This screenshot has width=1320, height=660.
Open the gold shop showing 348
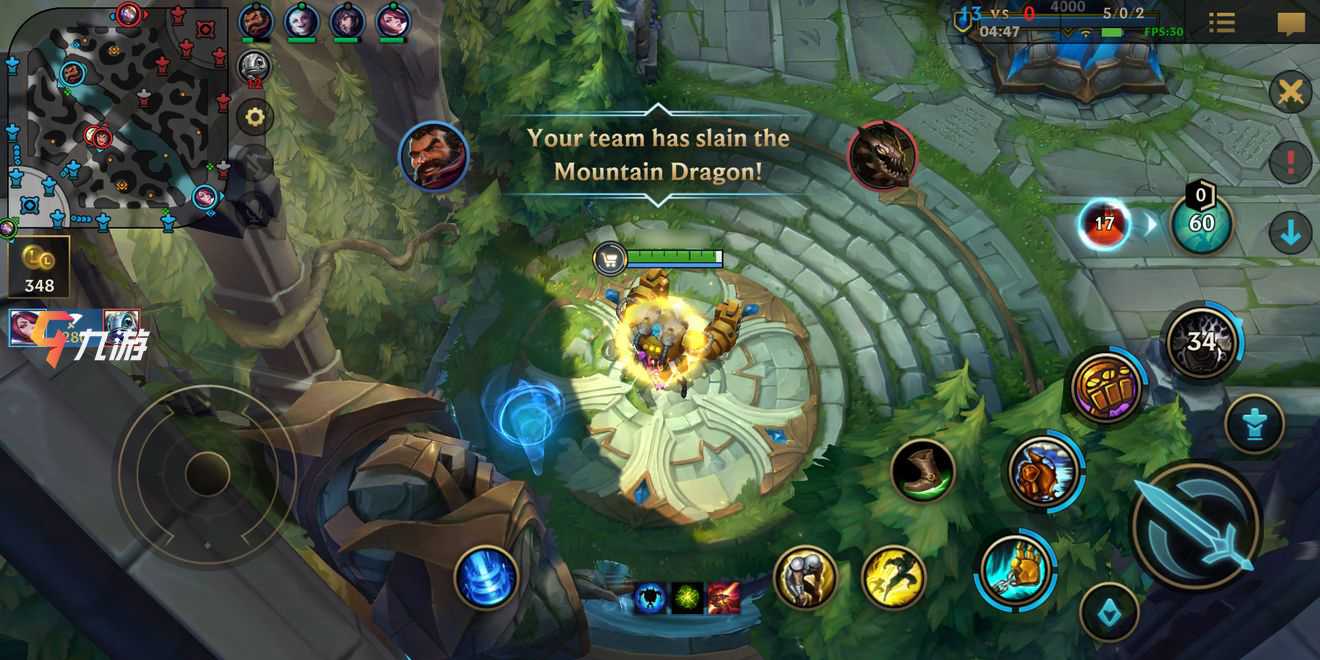40,267
